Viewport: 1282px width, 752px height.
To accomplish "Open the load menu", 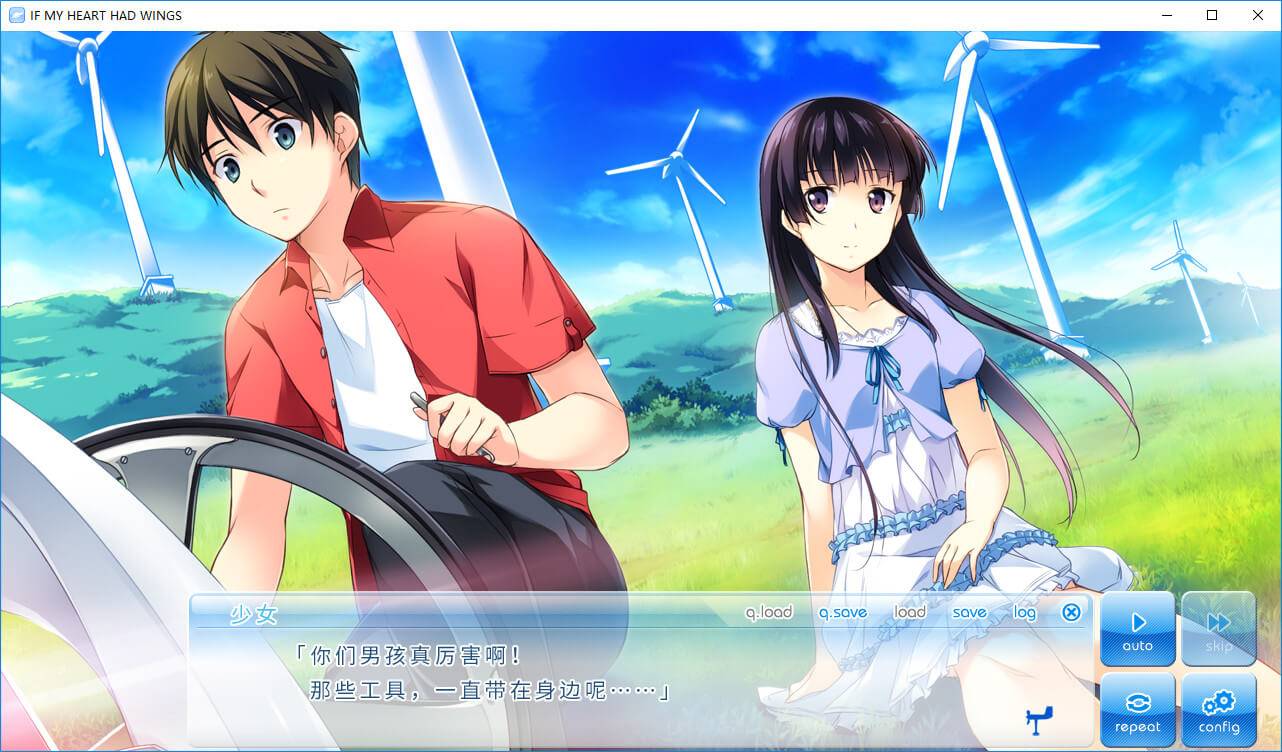I will (x=909, y=612).
